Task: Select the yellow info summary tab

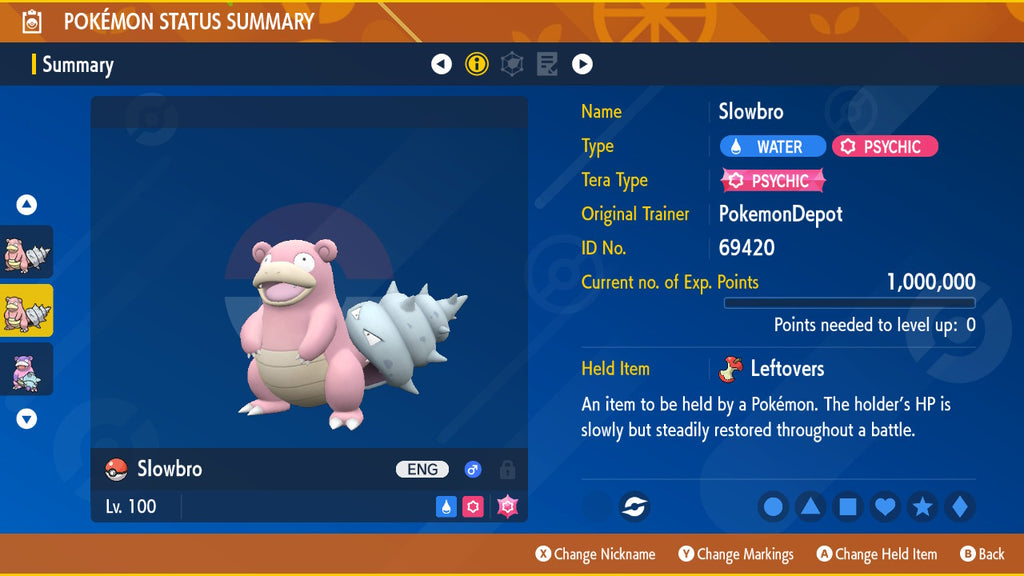Action: click(477, 65)
